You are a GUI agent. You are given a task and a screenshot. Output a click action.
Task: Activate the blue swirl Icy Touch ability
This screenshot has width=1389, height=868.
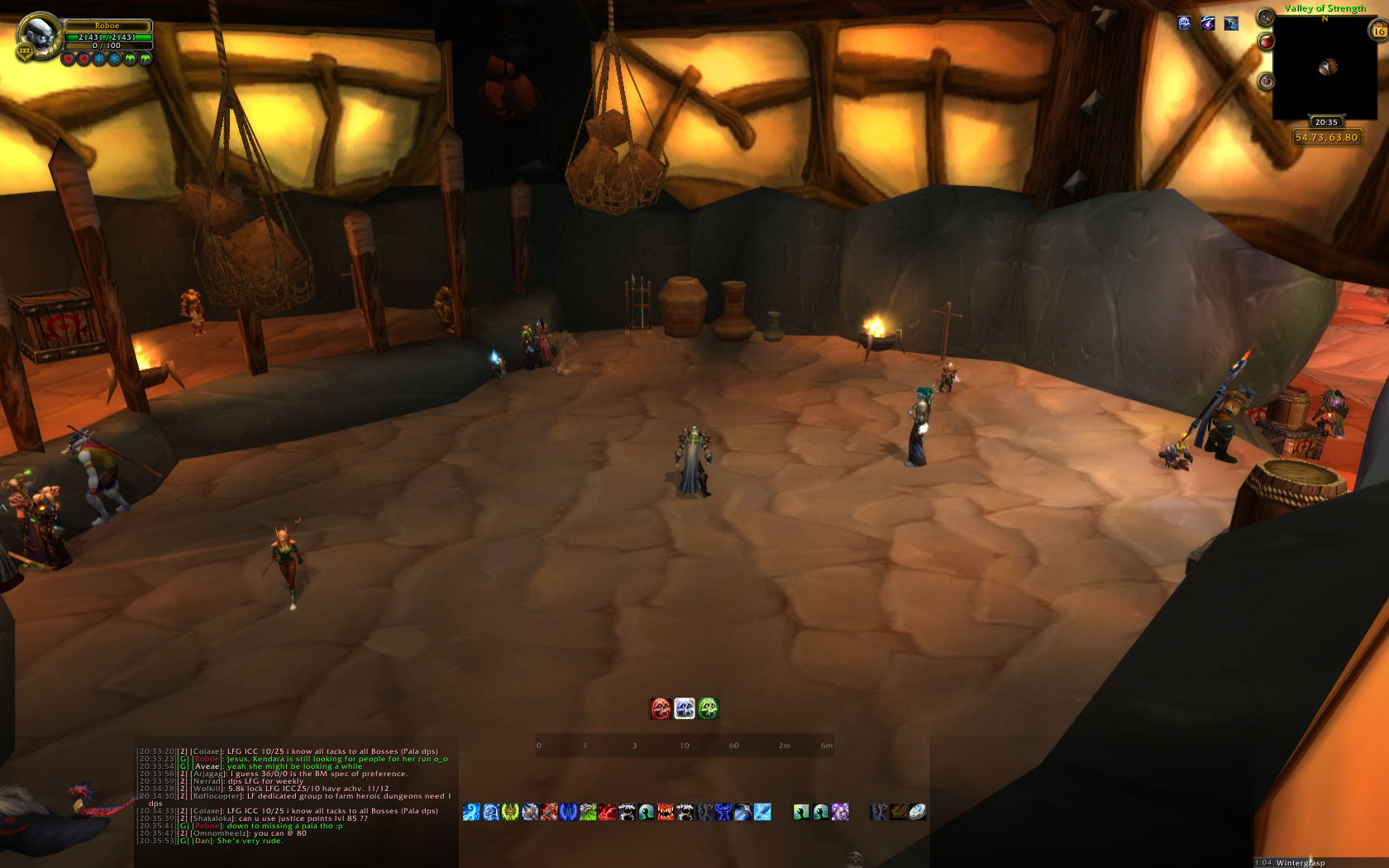tap(471, 813)
